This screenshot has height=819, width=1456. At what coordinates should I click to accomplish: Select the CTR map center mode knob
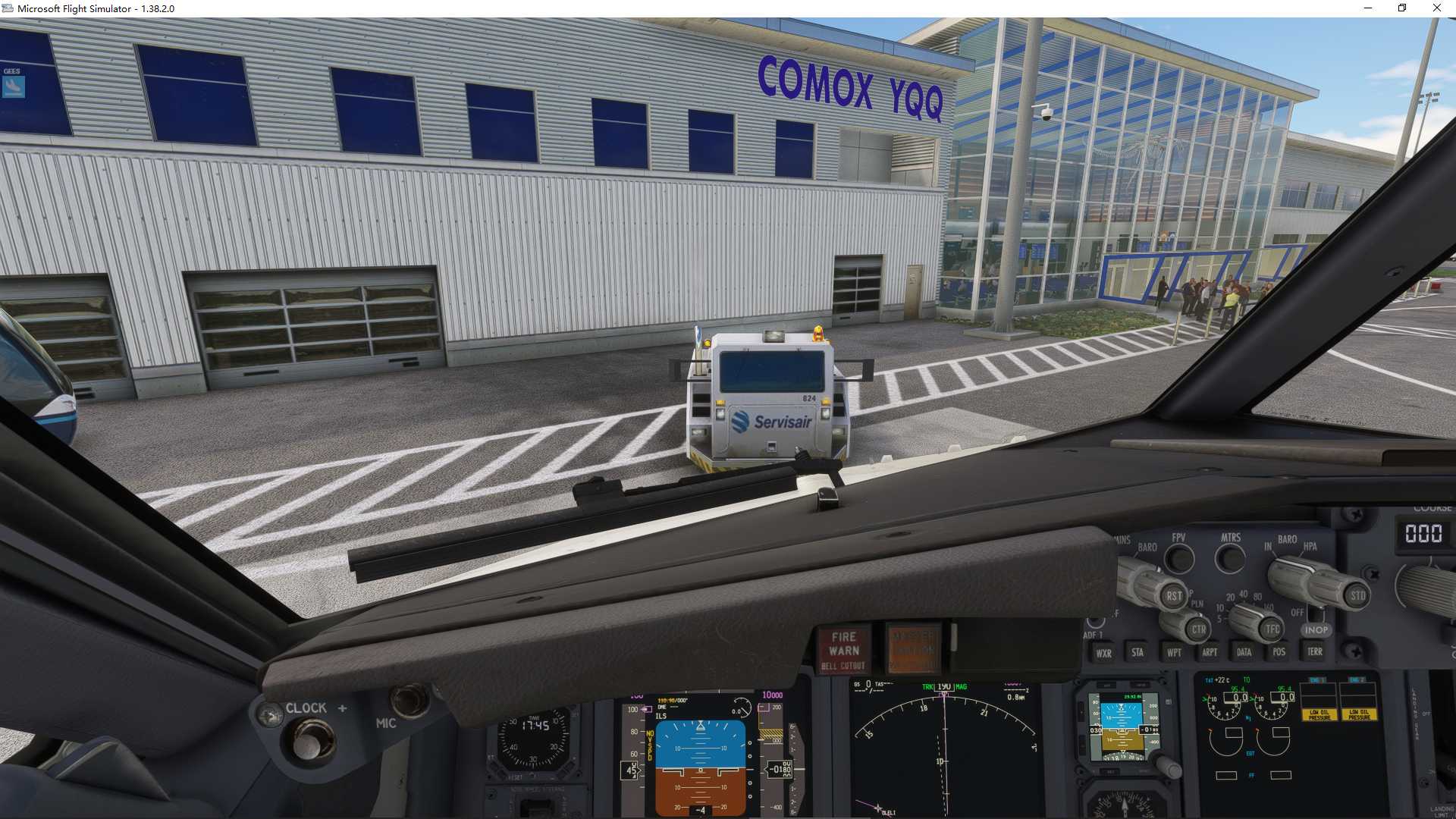pyautogui.click(x=1197, y=629)
